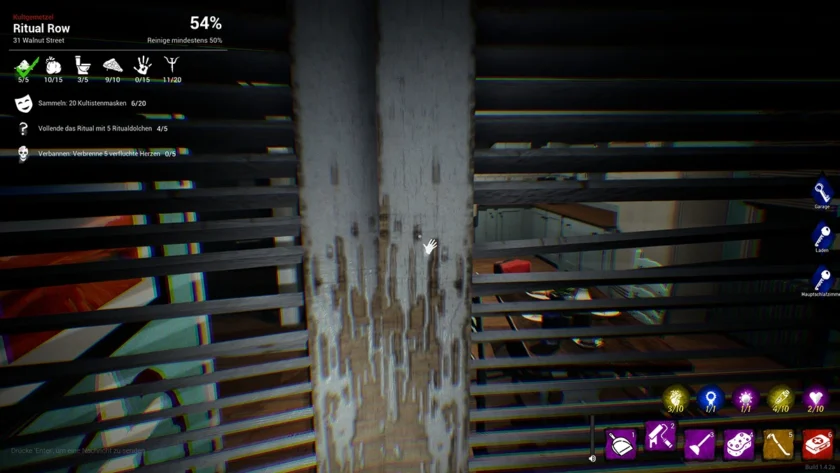Click the toilet cleaning task icon
The width and height of the screenshot is (840, 473).
click(x=83, y=67)
